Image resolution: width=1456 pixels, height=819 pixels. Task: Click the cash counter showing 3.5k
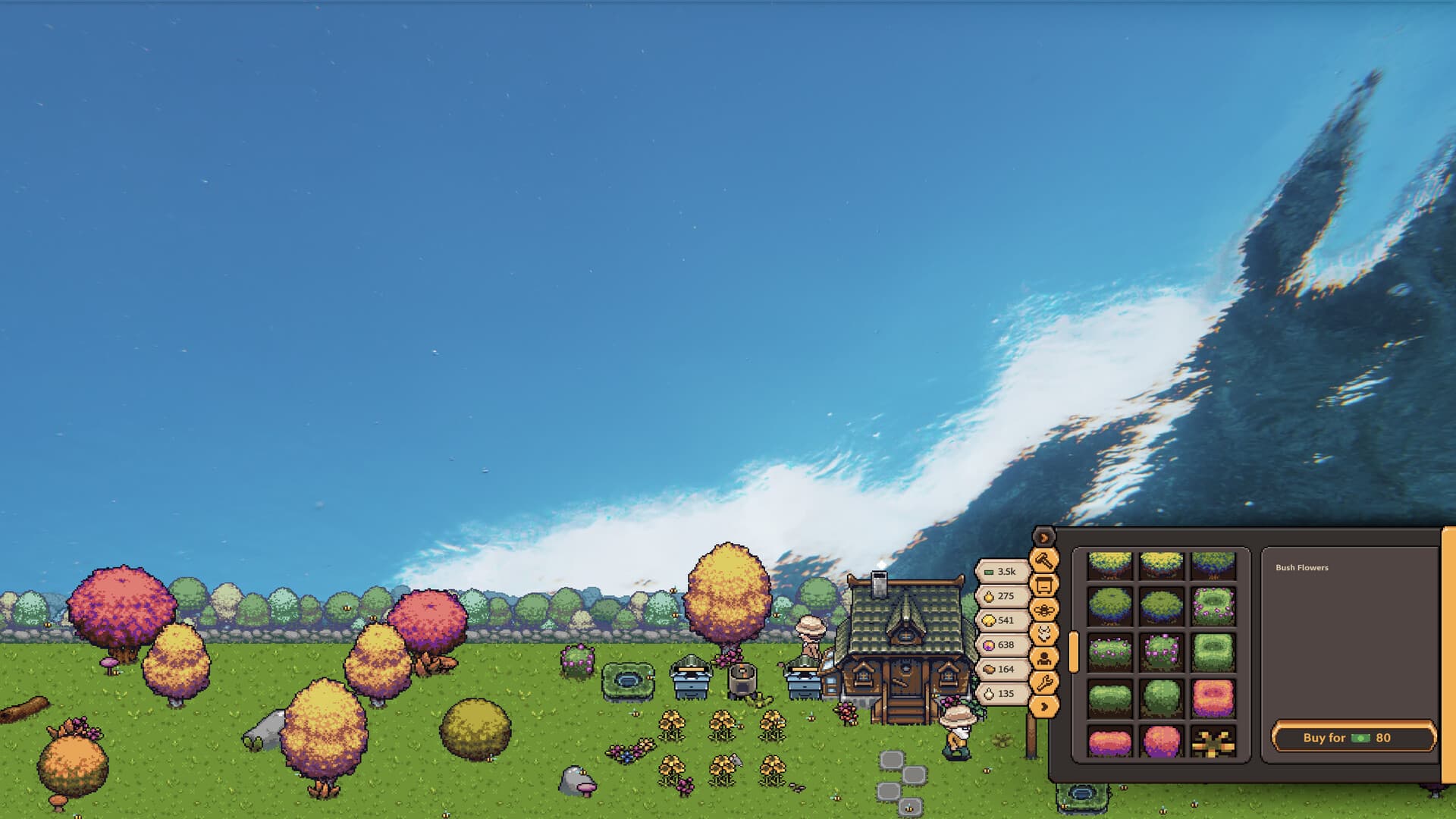tap(1003, 572)
